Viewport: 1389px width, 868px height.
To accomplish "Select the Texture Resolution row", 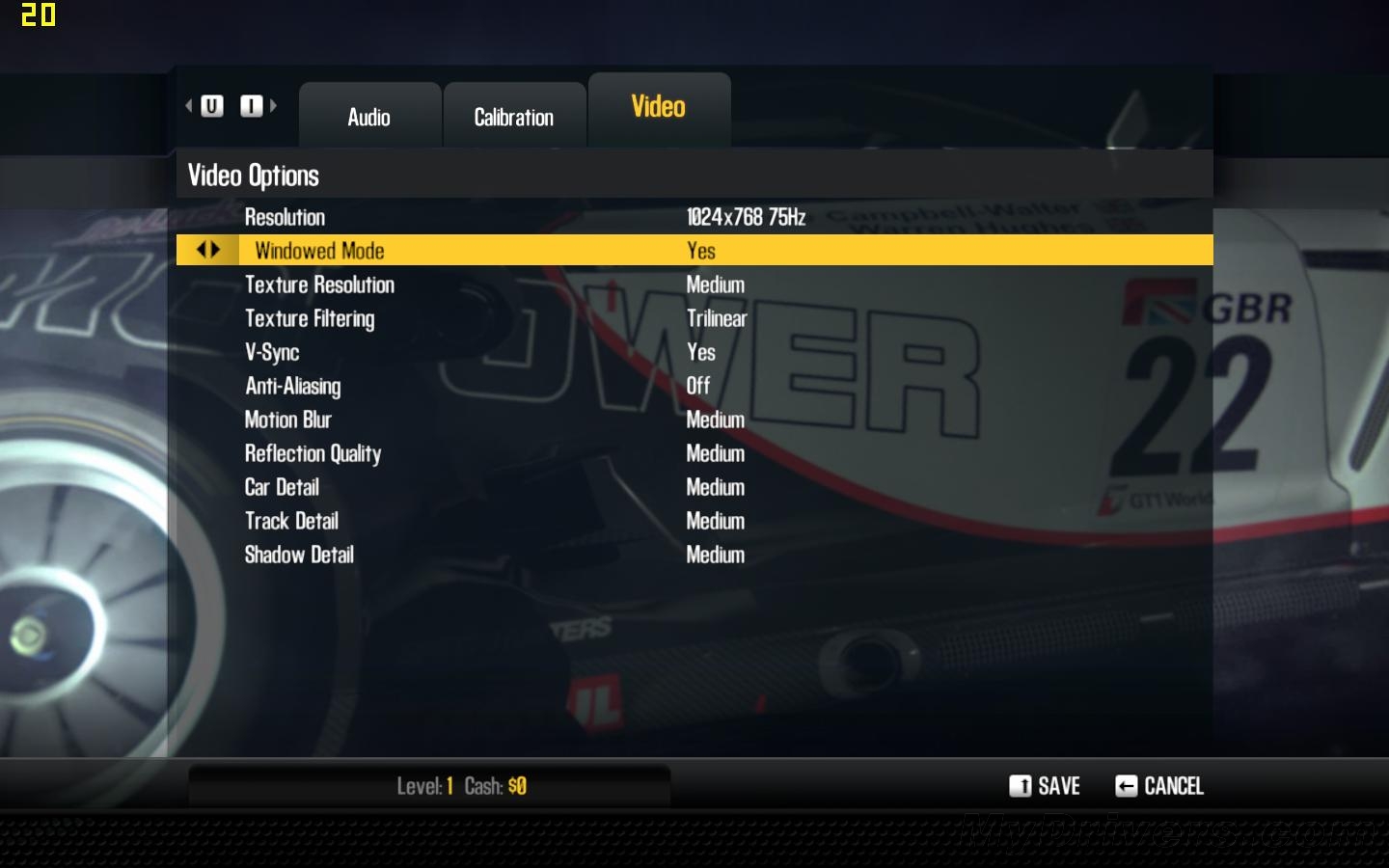I will [319, 285].
